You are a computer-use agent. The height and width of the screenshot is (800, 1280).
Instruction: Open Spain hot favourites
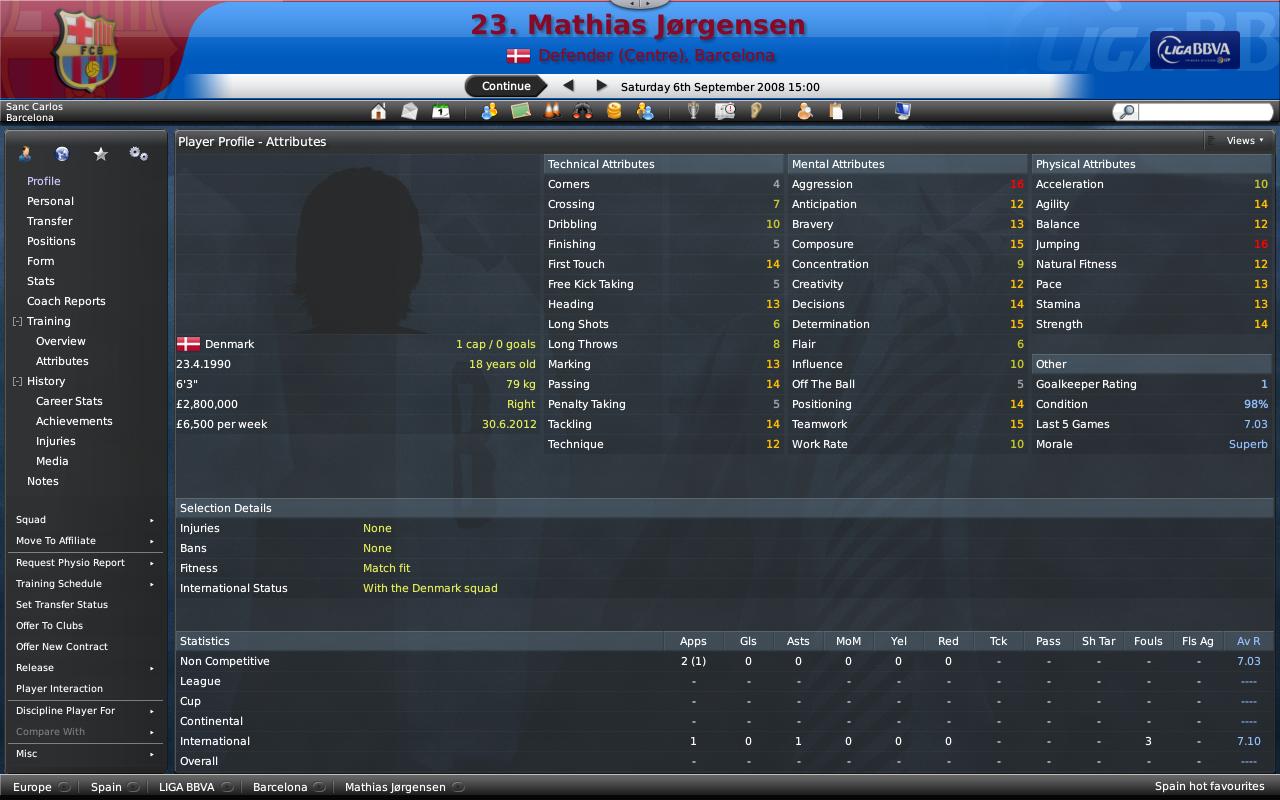point(1209,786)
